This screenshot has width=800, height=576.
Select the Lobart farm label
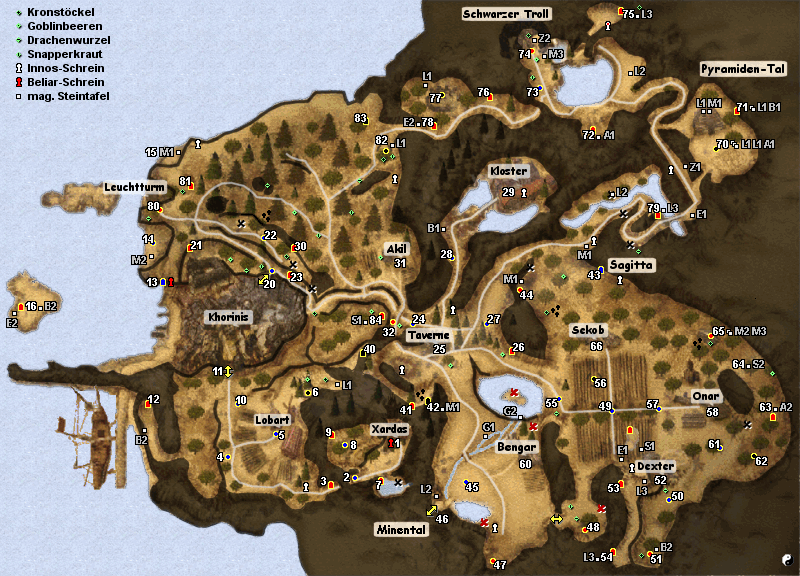point(272,420)
